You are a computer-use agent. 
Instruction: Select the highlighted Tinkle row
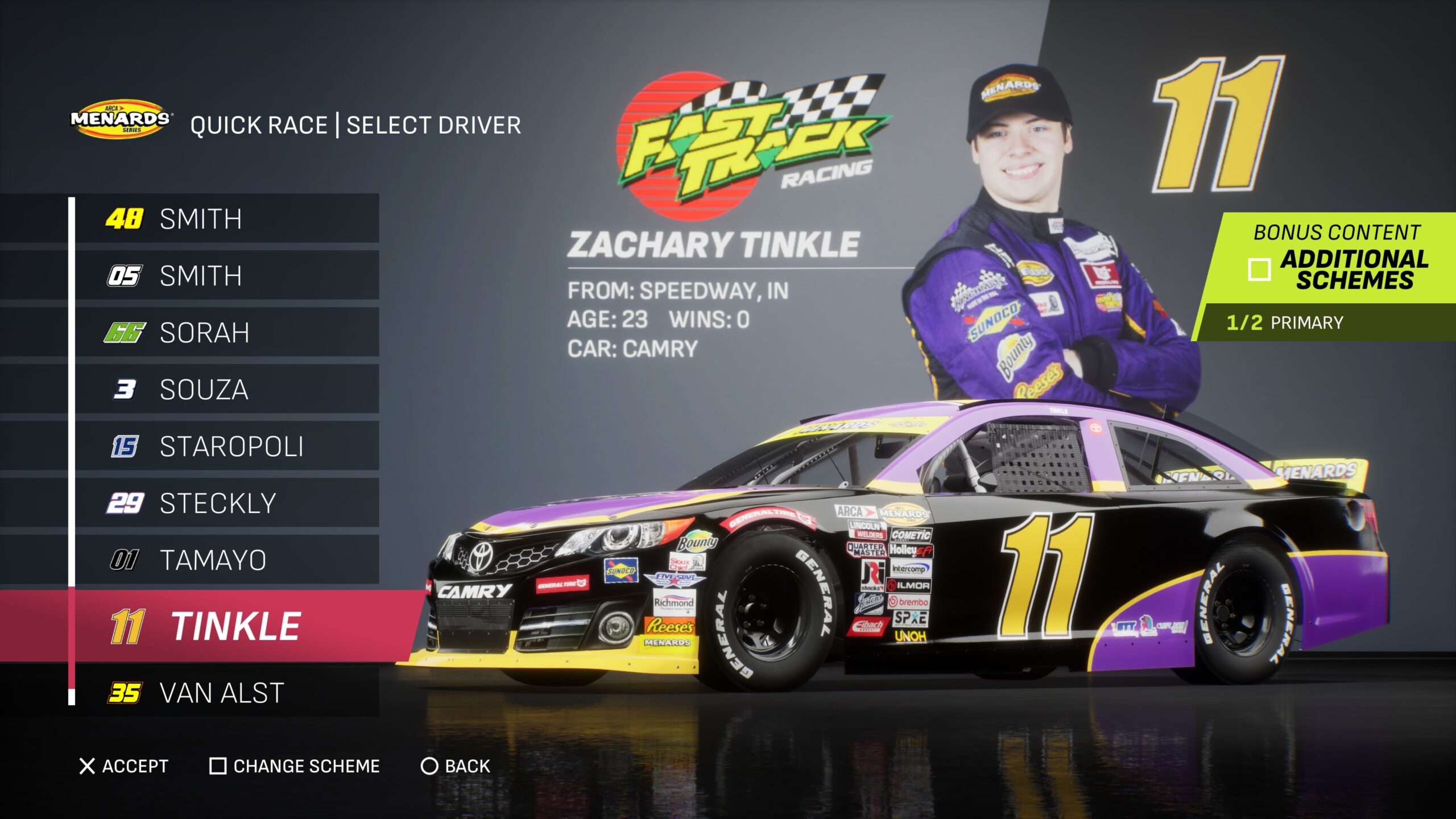point(227,626)
